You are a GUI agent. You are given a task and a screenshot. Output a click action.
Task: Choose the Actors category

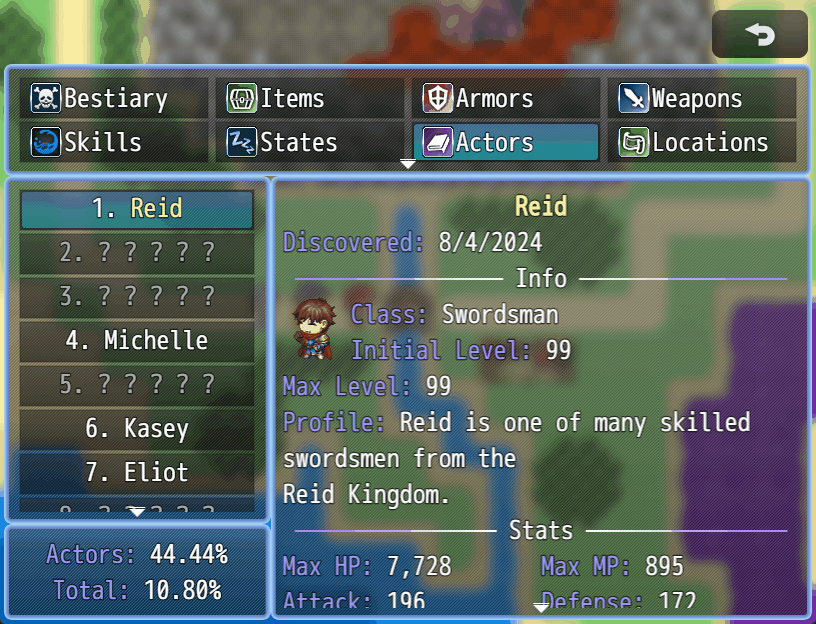[505, 142]
